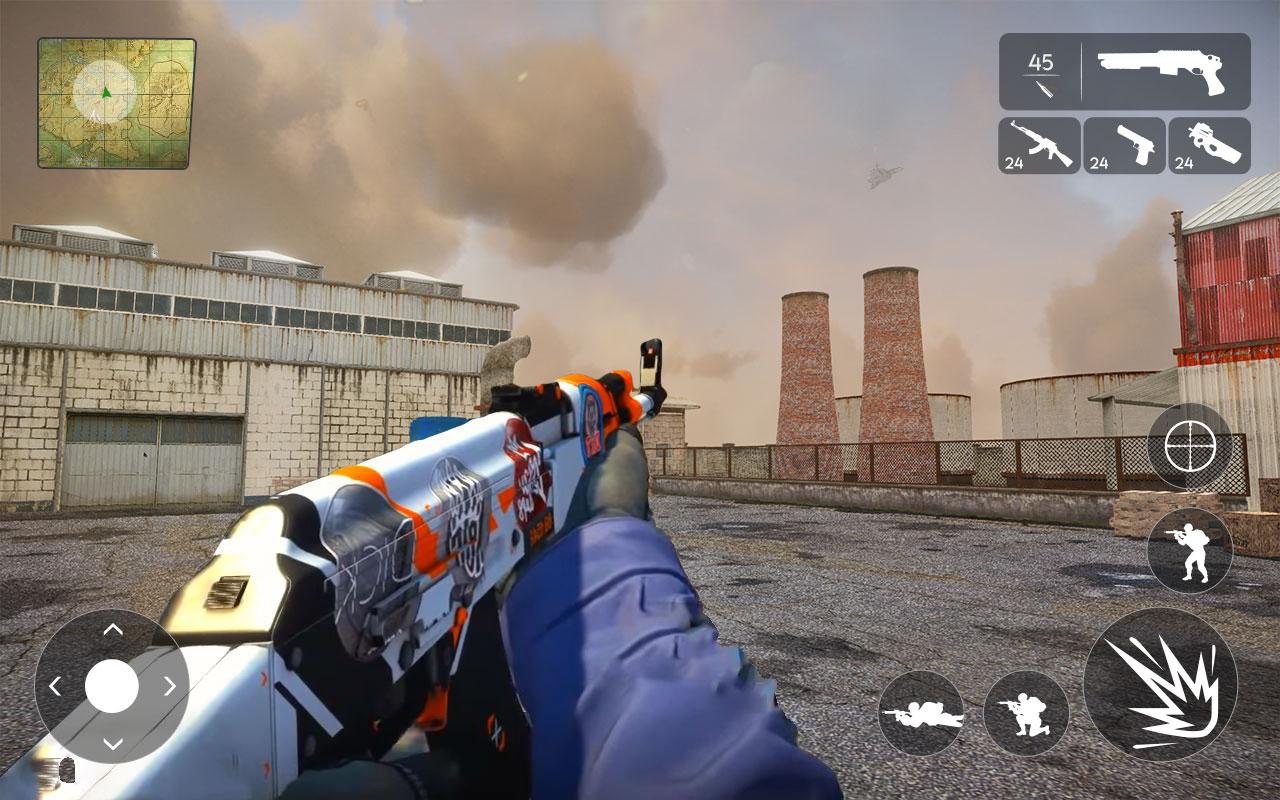The width and height of the screenshot is (1280, 800).
Task: Equip the pistol weapon slot
Action: (1124, 146)
